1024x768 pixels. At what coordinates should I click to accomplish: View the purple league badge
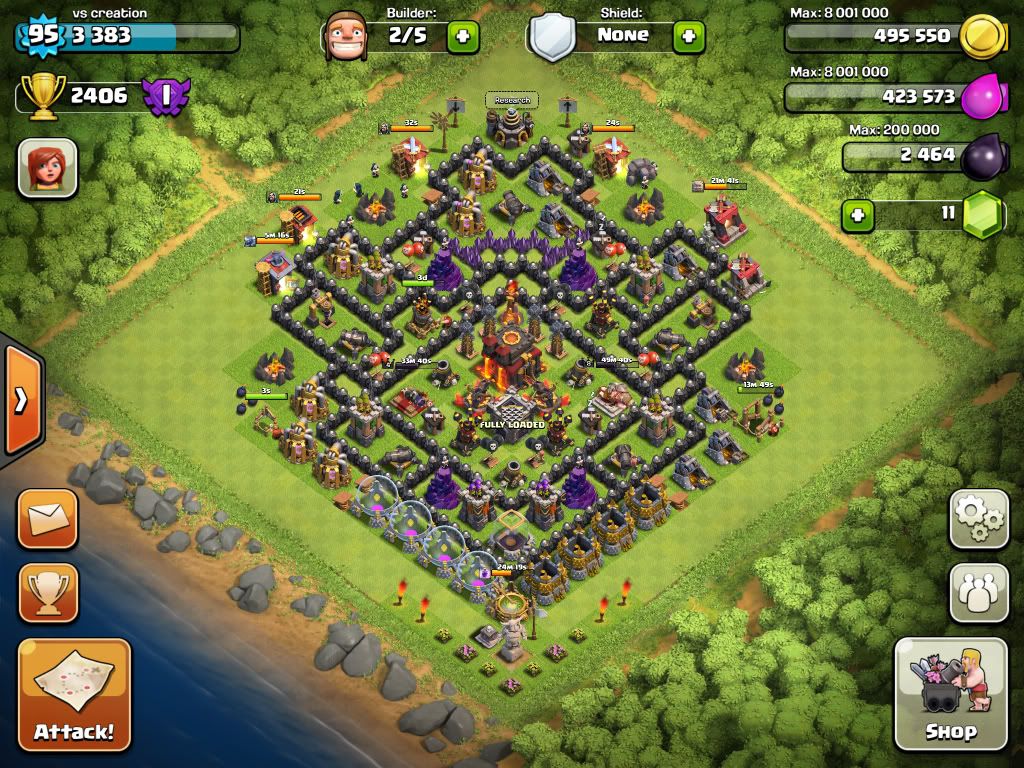(164, 96)
